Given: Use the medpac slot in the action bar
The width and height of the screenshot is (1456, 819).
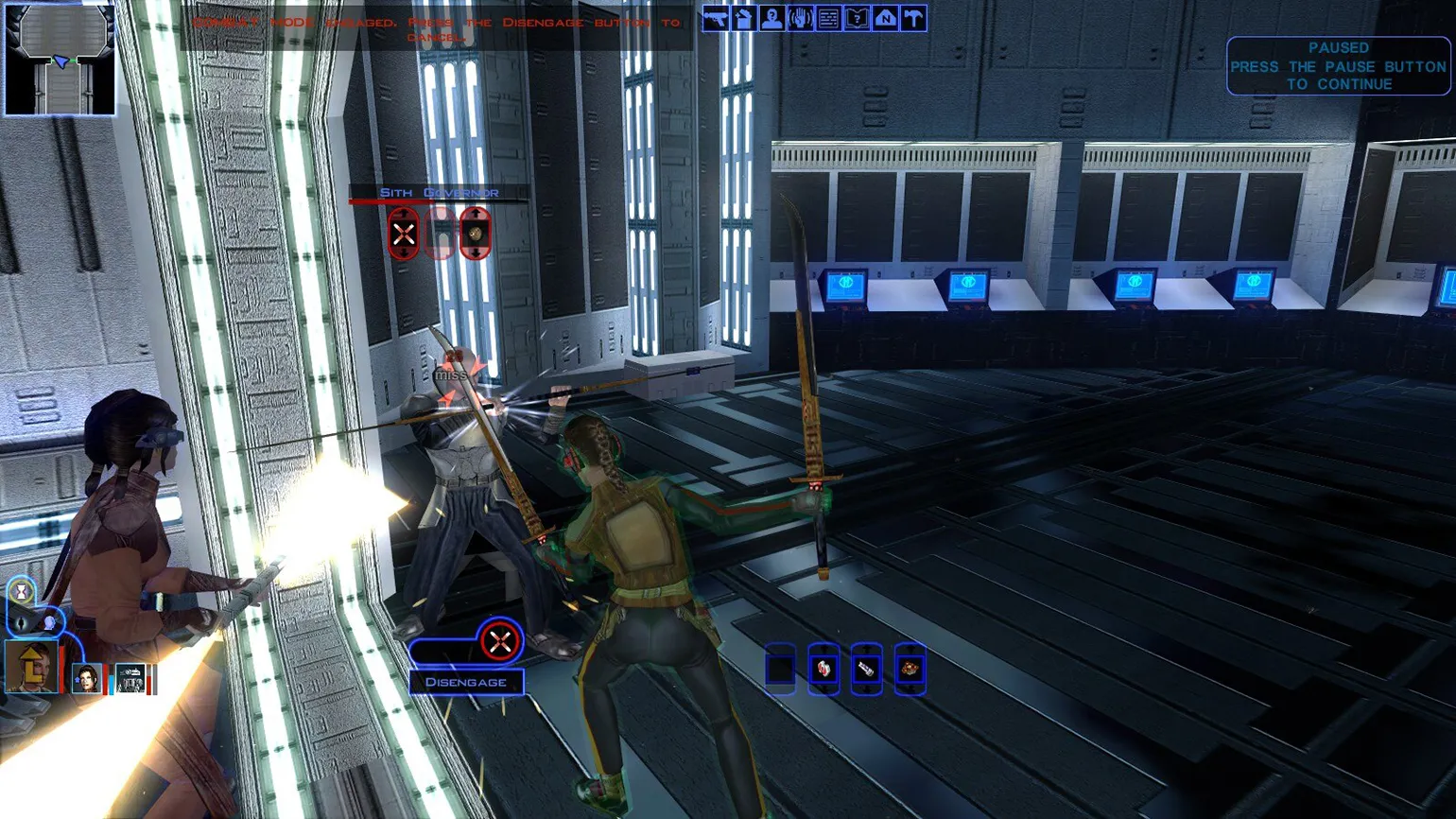Looking at the screenshot, I should click(x=823, y=669).
